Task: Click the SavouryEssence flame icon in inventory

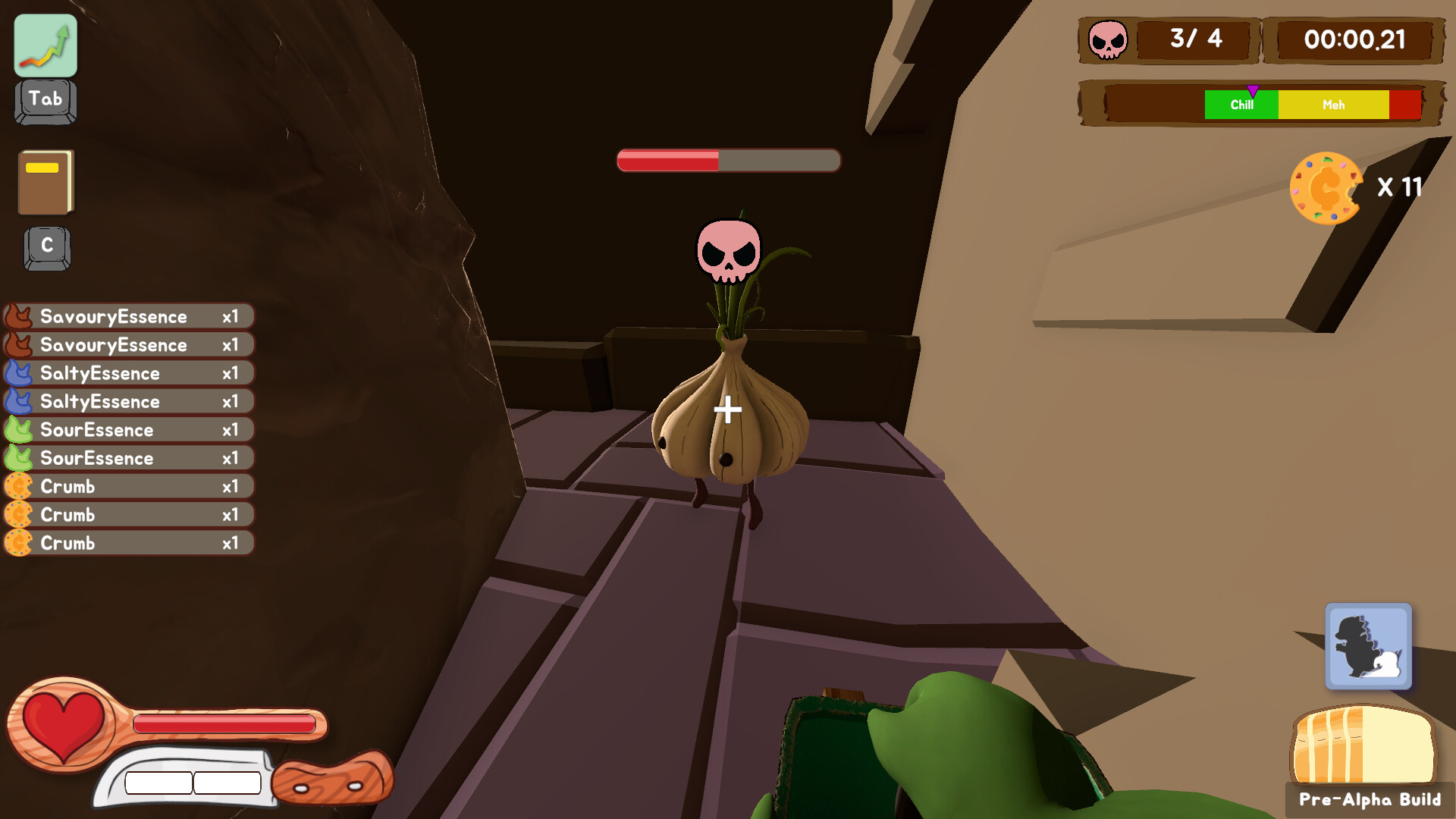Action: click(20, 316)
